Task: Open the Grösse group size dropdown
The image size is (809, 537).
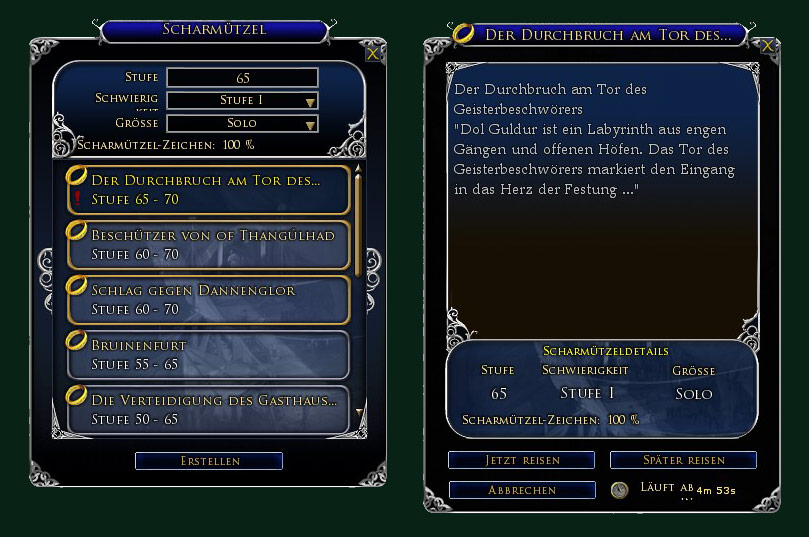Action: click(x=242, y=124)
